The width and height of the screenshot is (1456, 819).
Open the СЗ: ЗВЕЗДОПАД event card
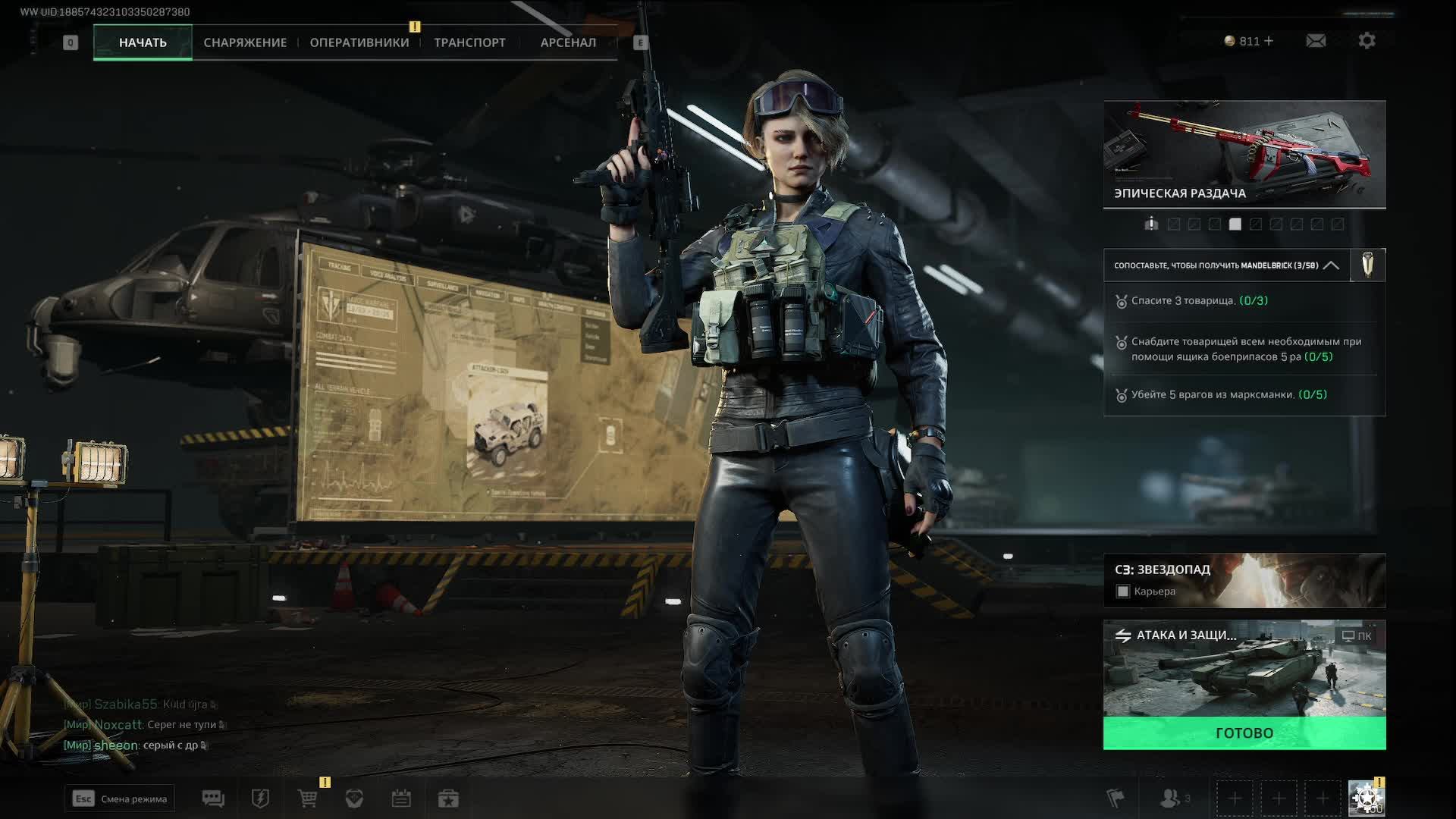coord(1244,580)
